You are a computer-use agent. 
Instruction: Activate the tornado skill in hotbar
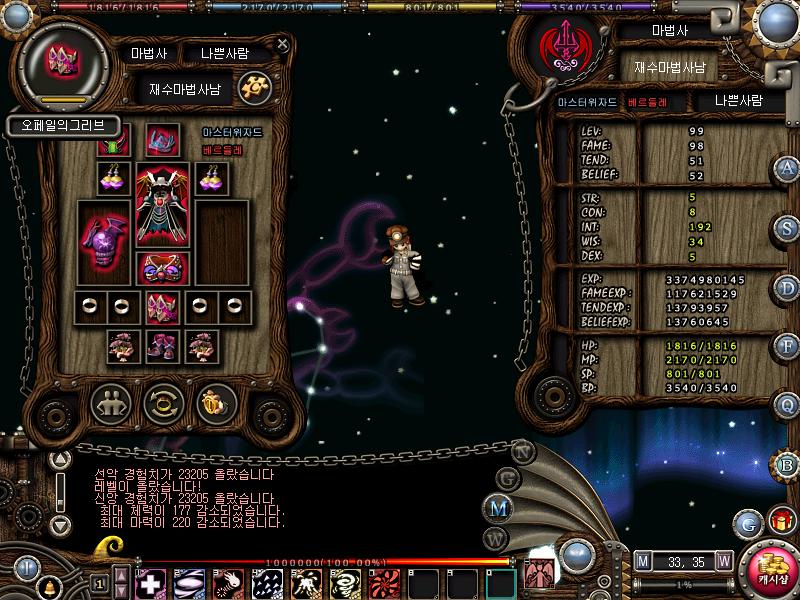[x=345, y=582]
